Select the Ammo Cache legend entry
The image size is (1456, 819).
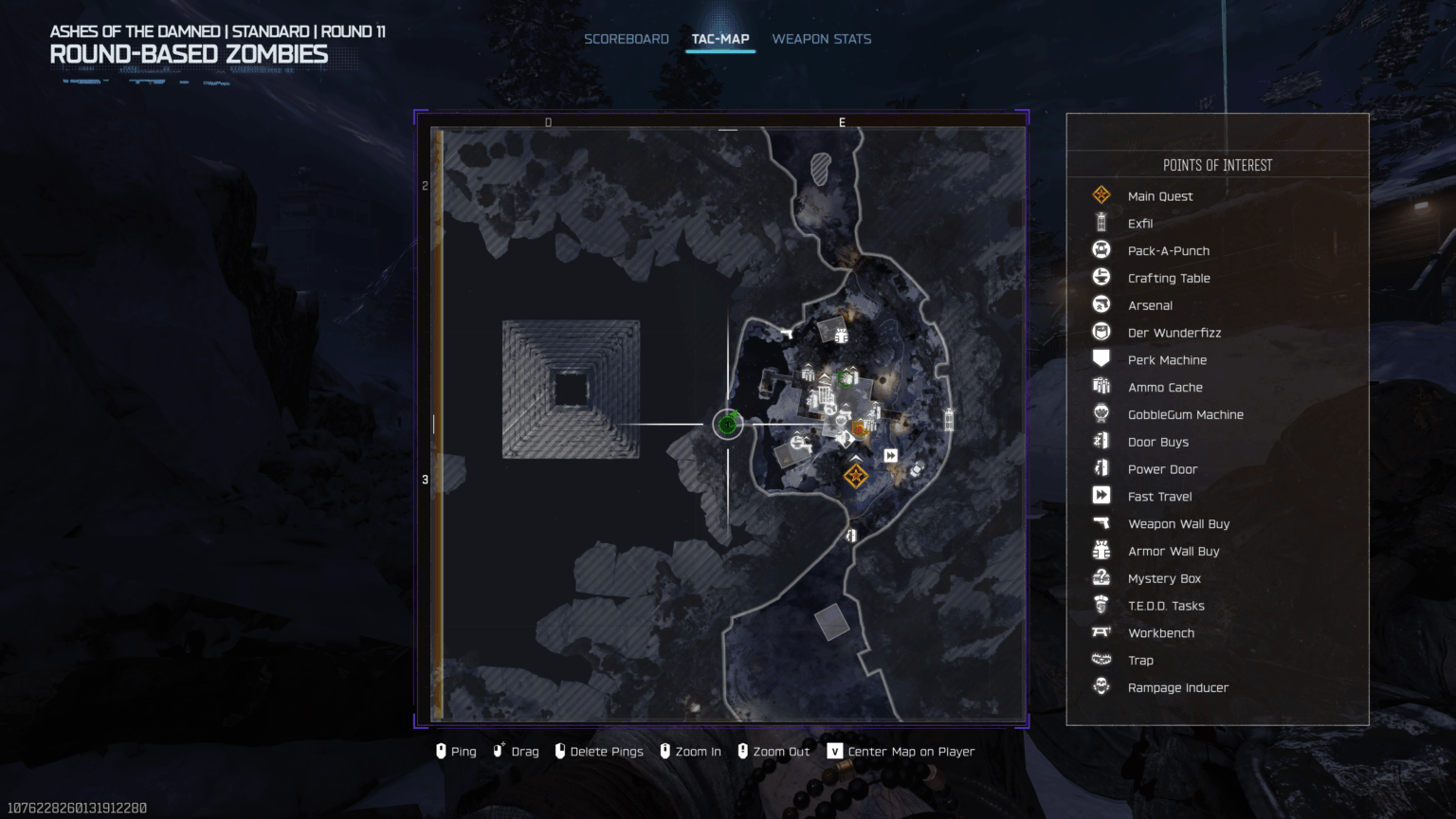pyautogui.click(x=1164, y=388)
